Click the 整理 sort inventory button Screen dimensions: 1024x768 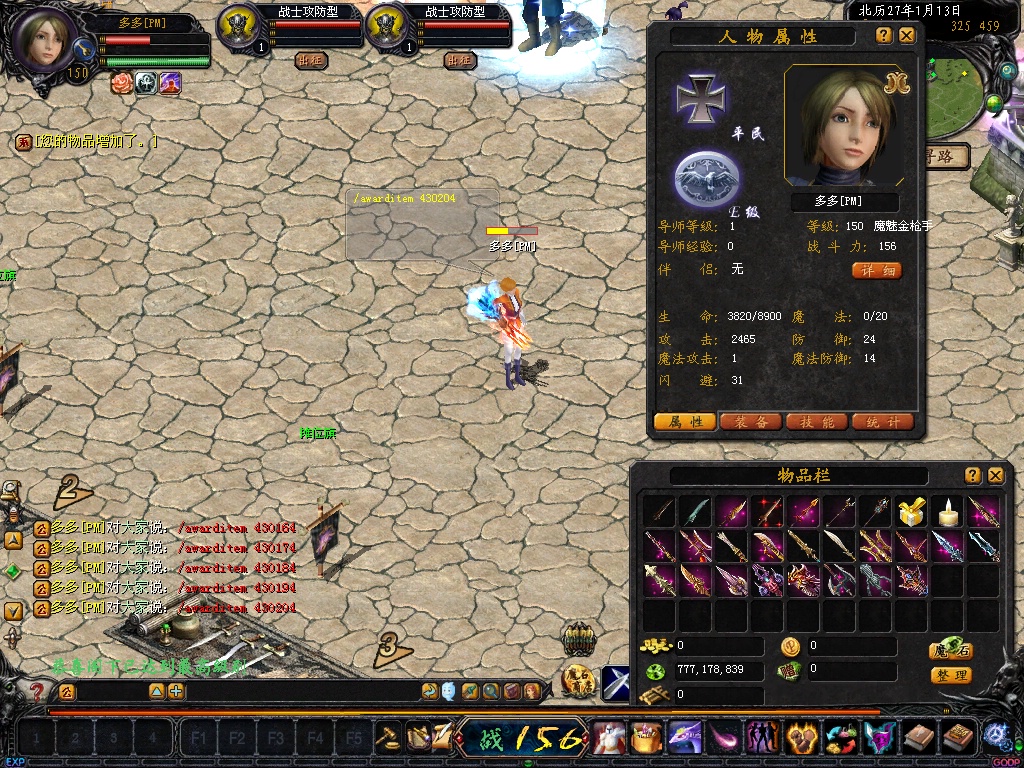click(x=950, y=675)
